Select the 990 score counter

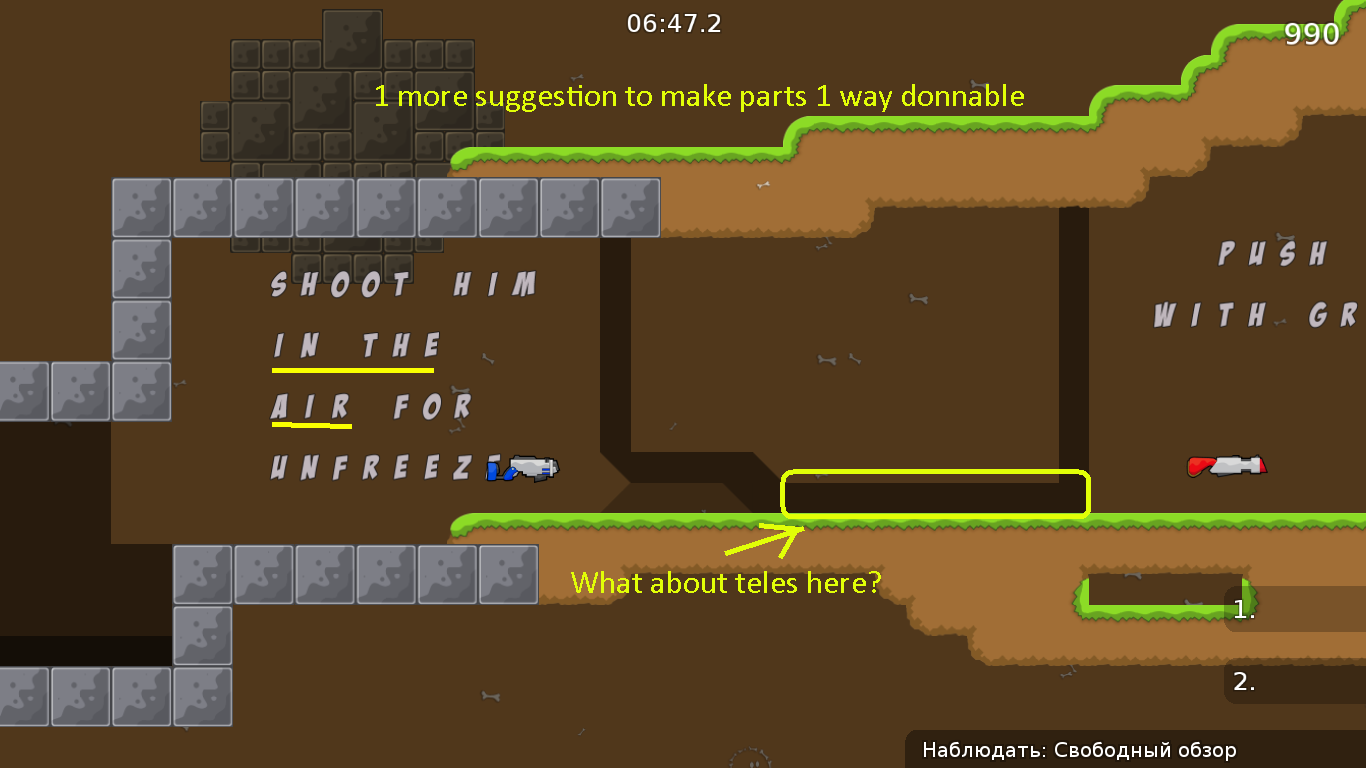pos(1312,33)
